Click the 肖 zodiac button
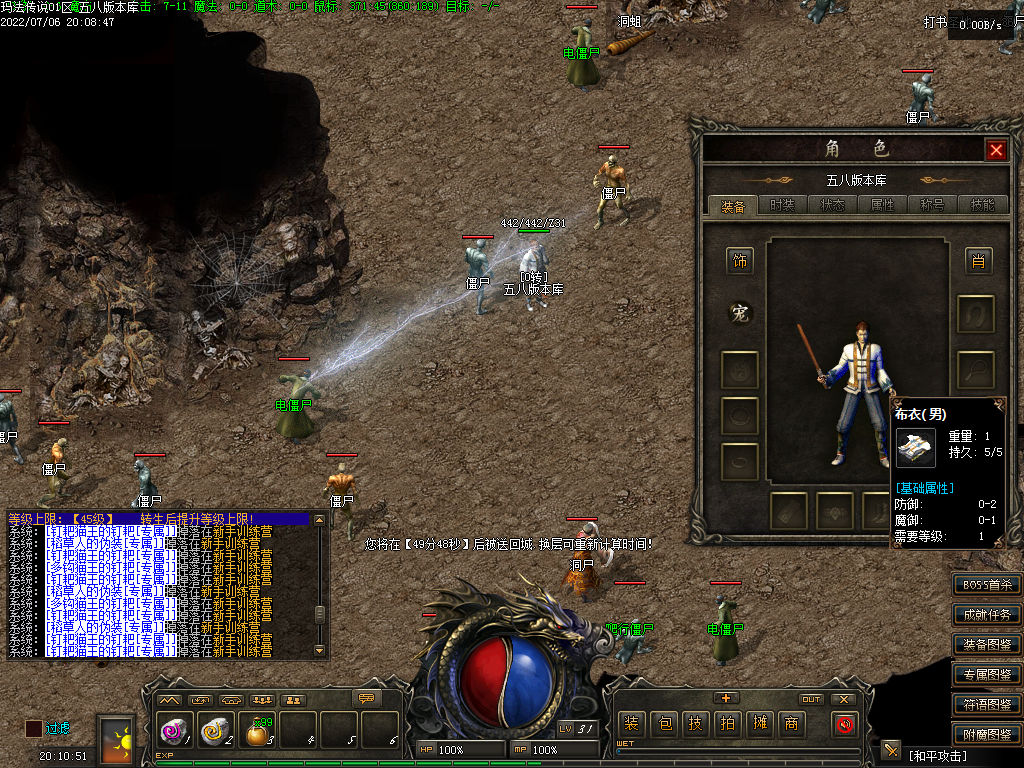 (977, 262)
